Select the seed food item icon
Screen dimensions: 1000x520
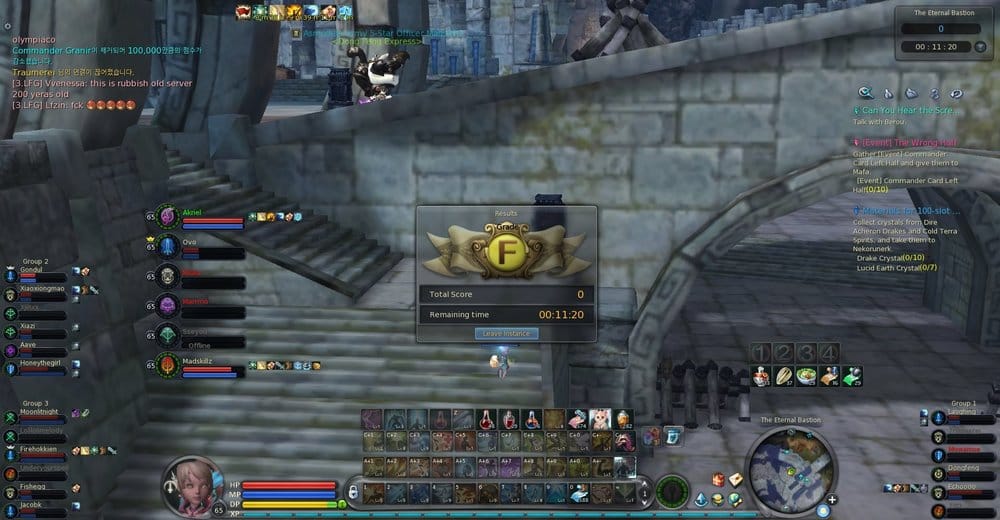point(784,376)
